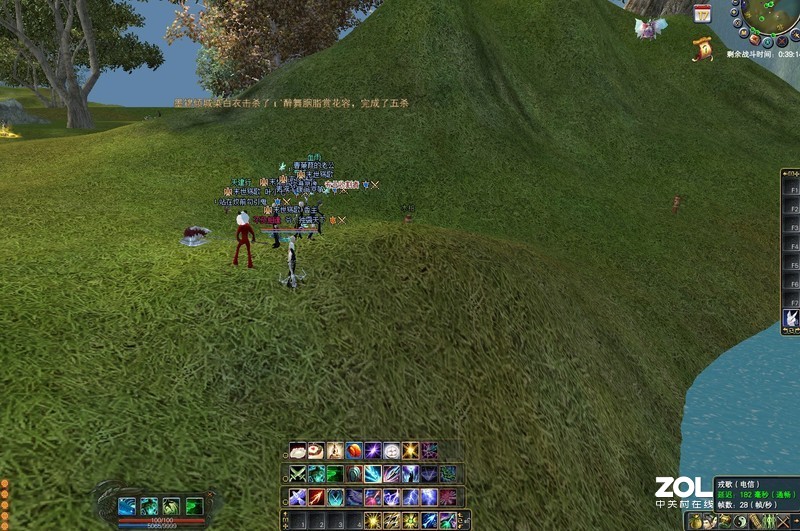Trigger the golden sunburst skill in the numbered bar
The image size is (800, 531).
[372, 521]
